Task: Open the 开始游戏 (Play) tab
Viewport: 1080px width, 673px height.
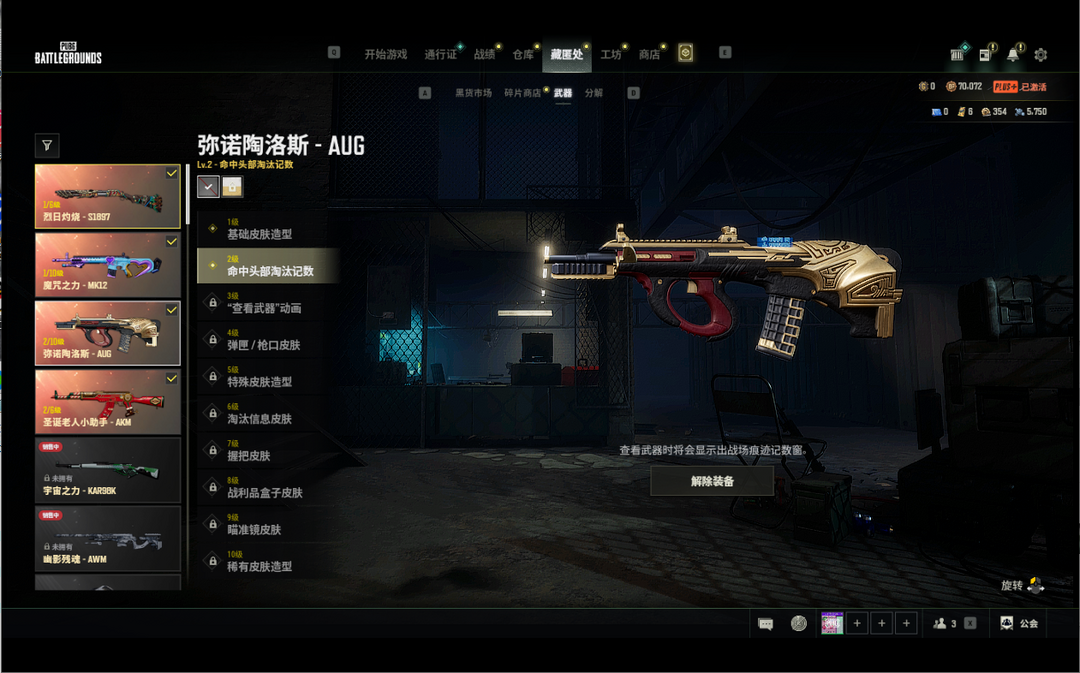Action: (x=385, y=54)
